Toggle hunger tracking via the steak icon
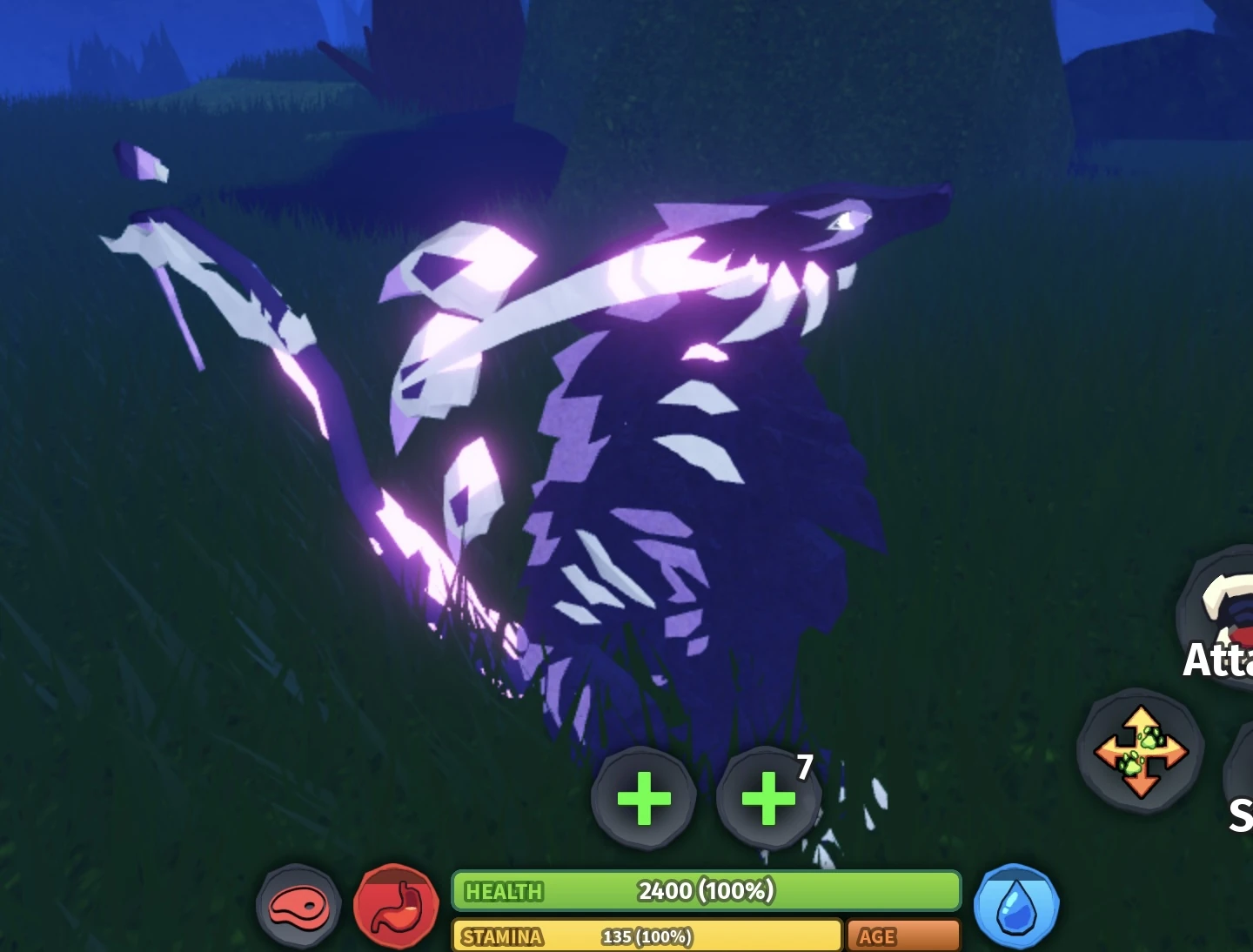1253x952 pixels. pos(298,906)
